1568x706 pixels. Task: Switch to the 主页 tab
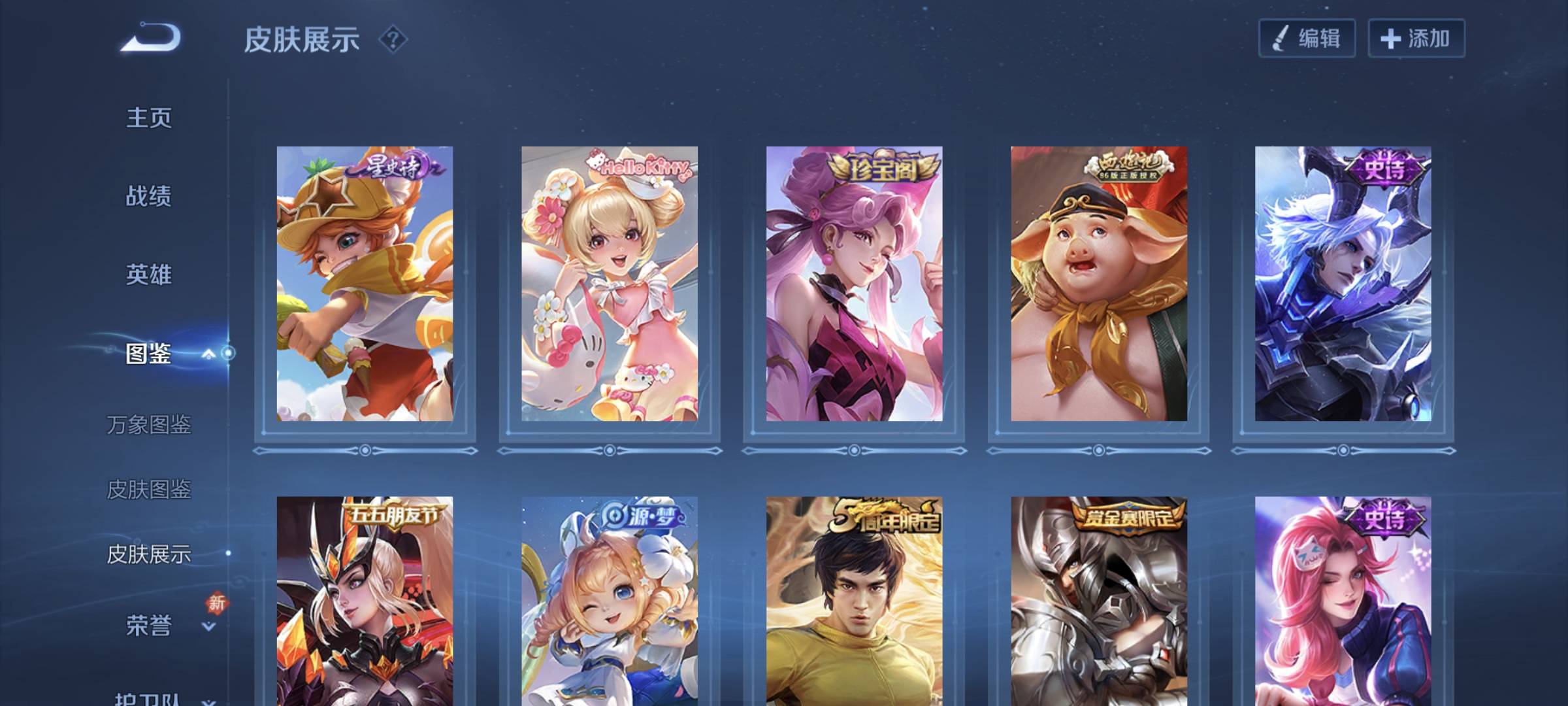[x=149, y=118]
